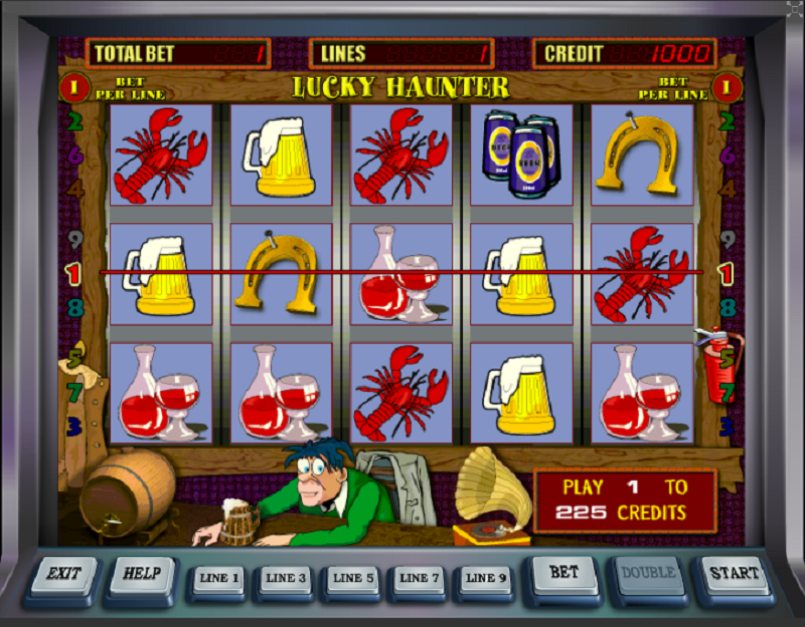
Task: Open the HELP screen
Action: pyautogui.click(x=142, y=575)
